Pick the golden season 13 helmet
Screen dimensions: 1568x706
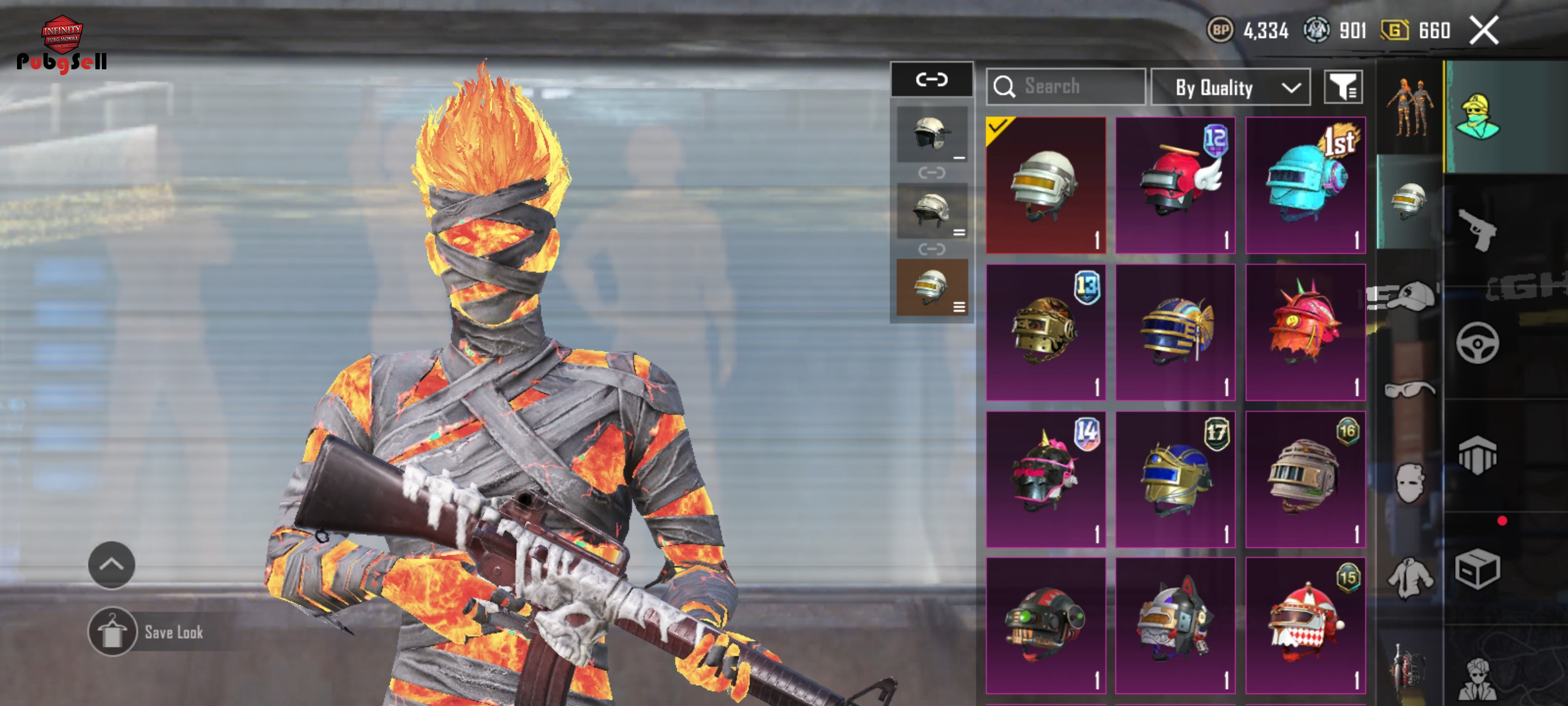(1045, 332)
